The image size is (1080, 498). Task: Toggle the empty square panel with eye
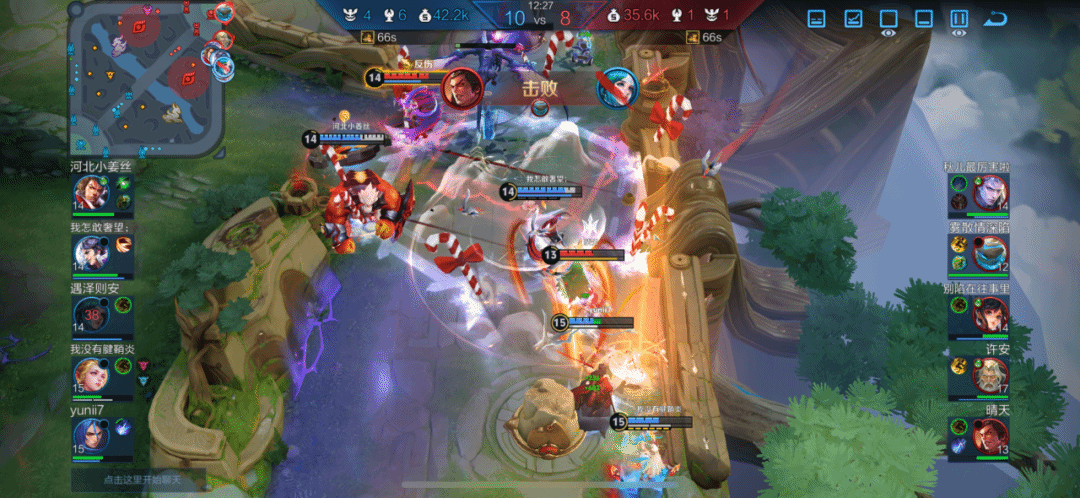(x=888, y=19)
